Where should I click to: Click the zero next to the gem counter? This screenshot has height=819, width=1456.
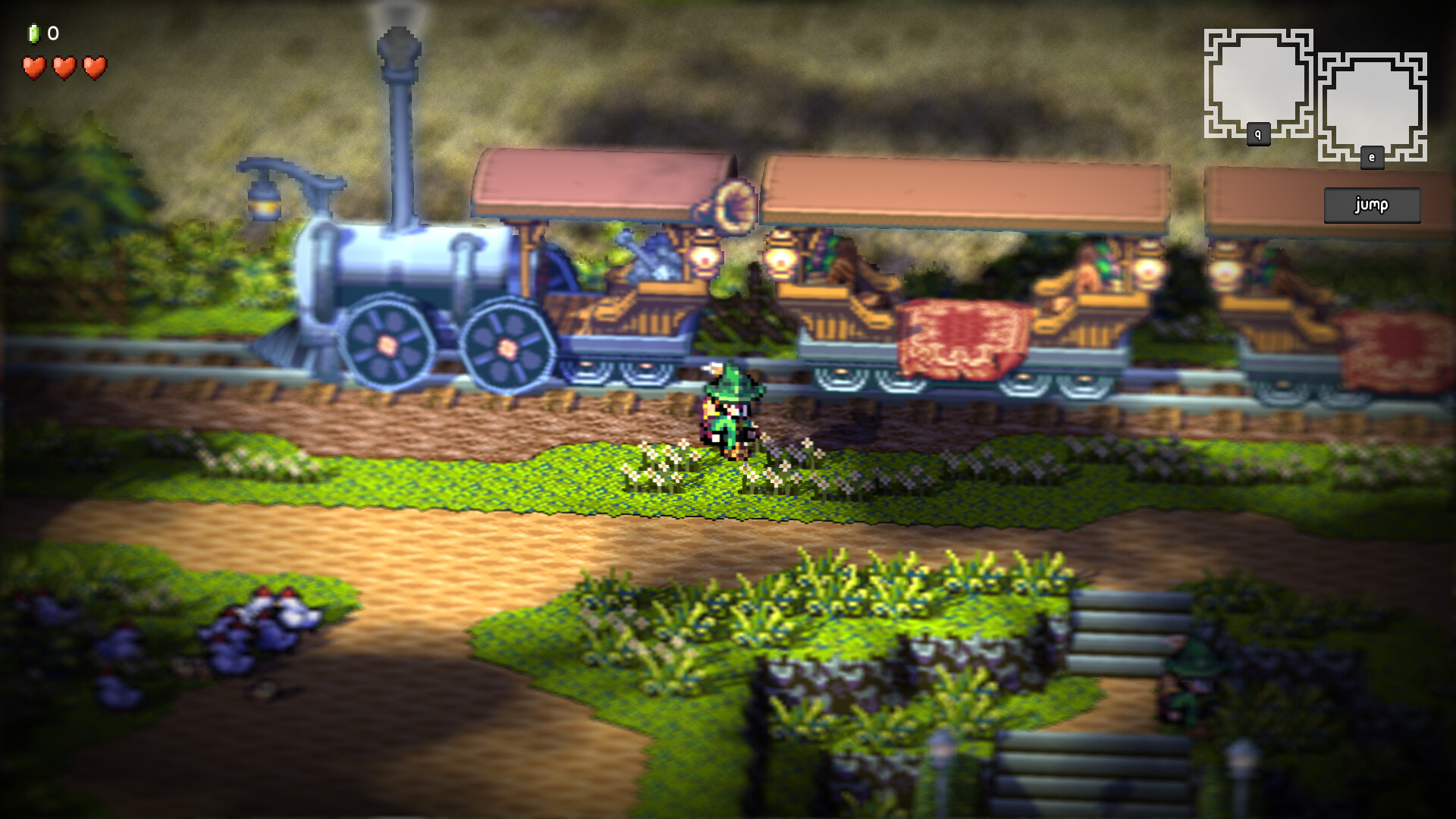click(52, 33)
